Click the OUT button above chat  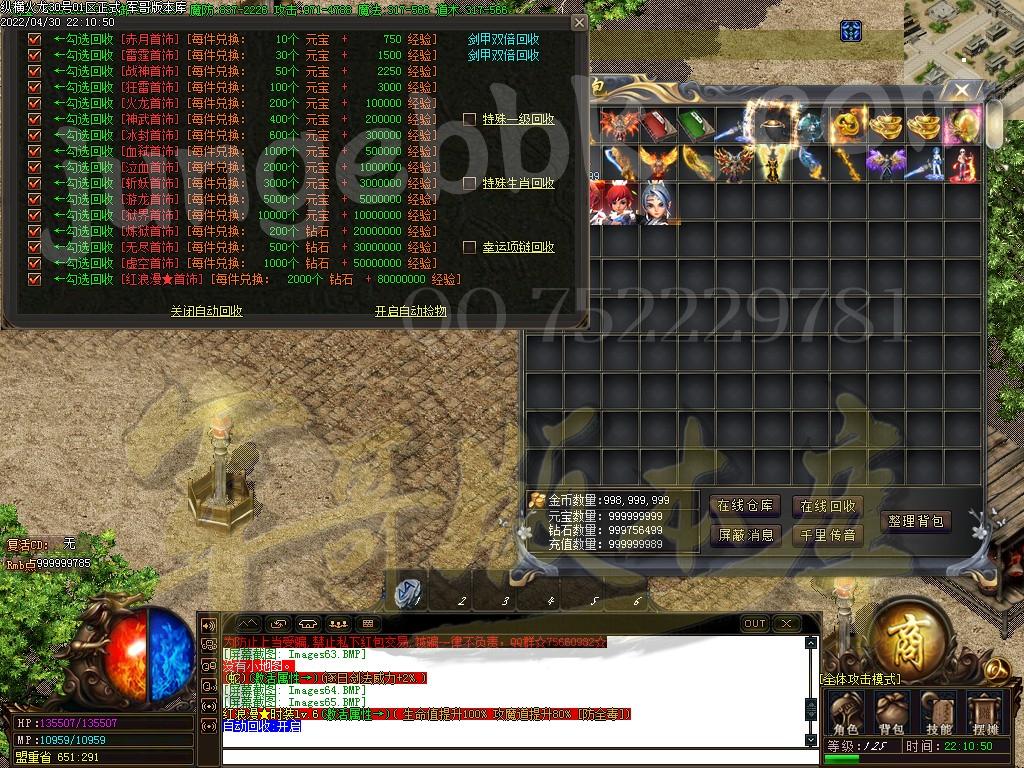[x=755, y=624]
